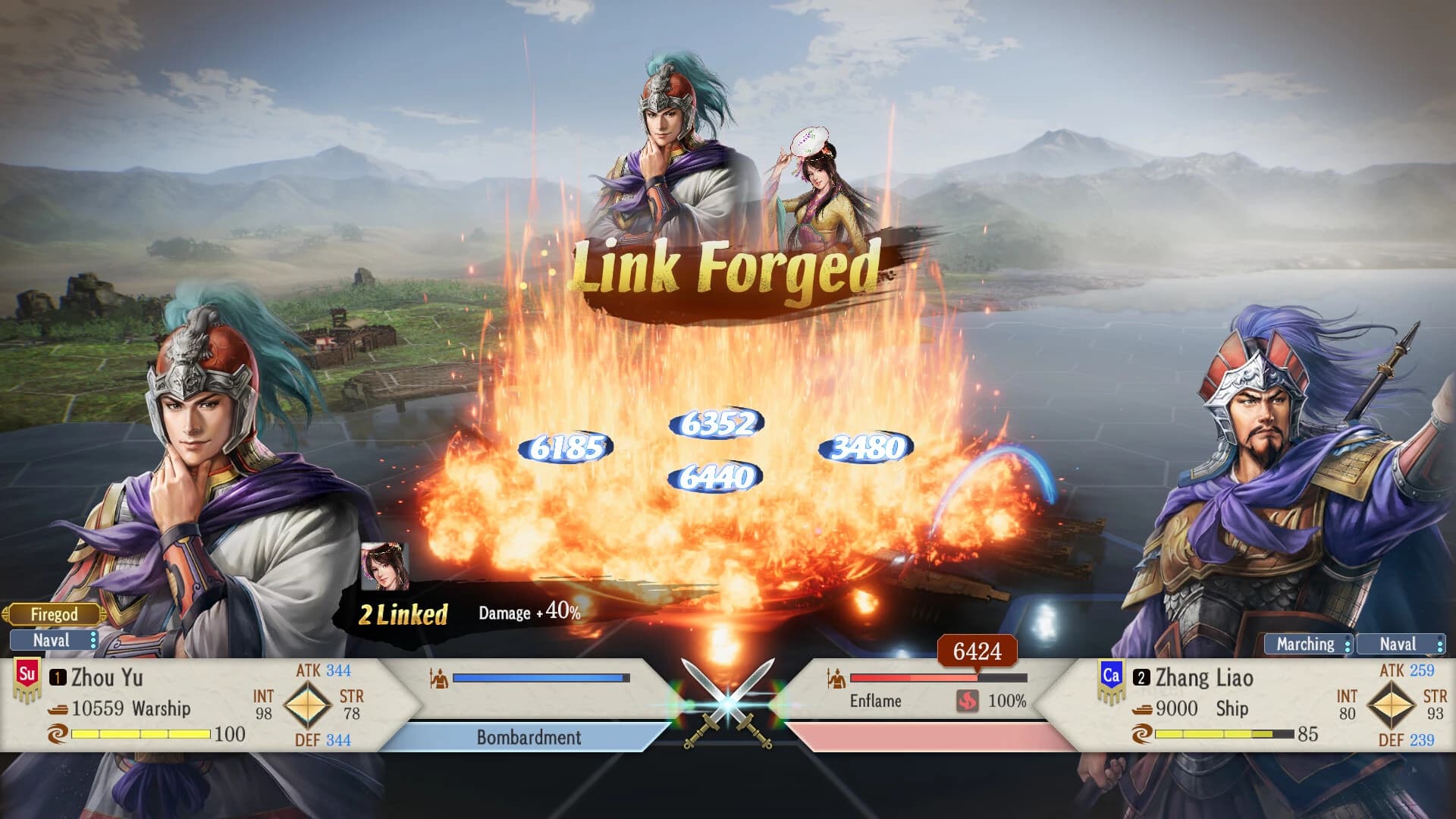Toggle Zhang Liao's Naval status tag
Image resolution: width=1456 pixels, height=819 pixels.
(x=1399, y=645)
